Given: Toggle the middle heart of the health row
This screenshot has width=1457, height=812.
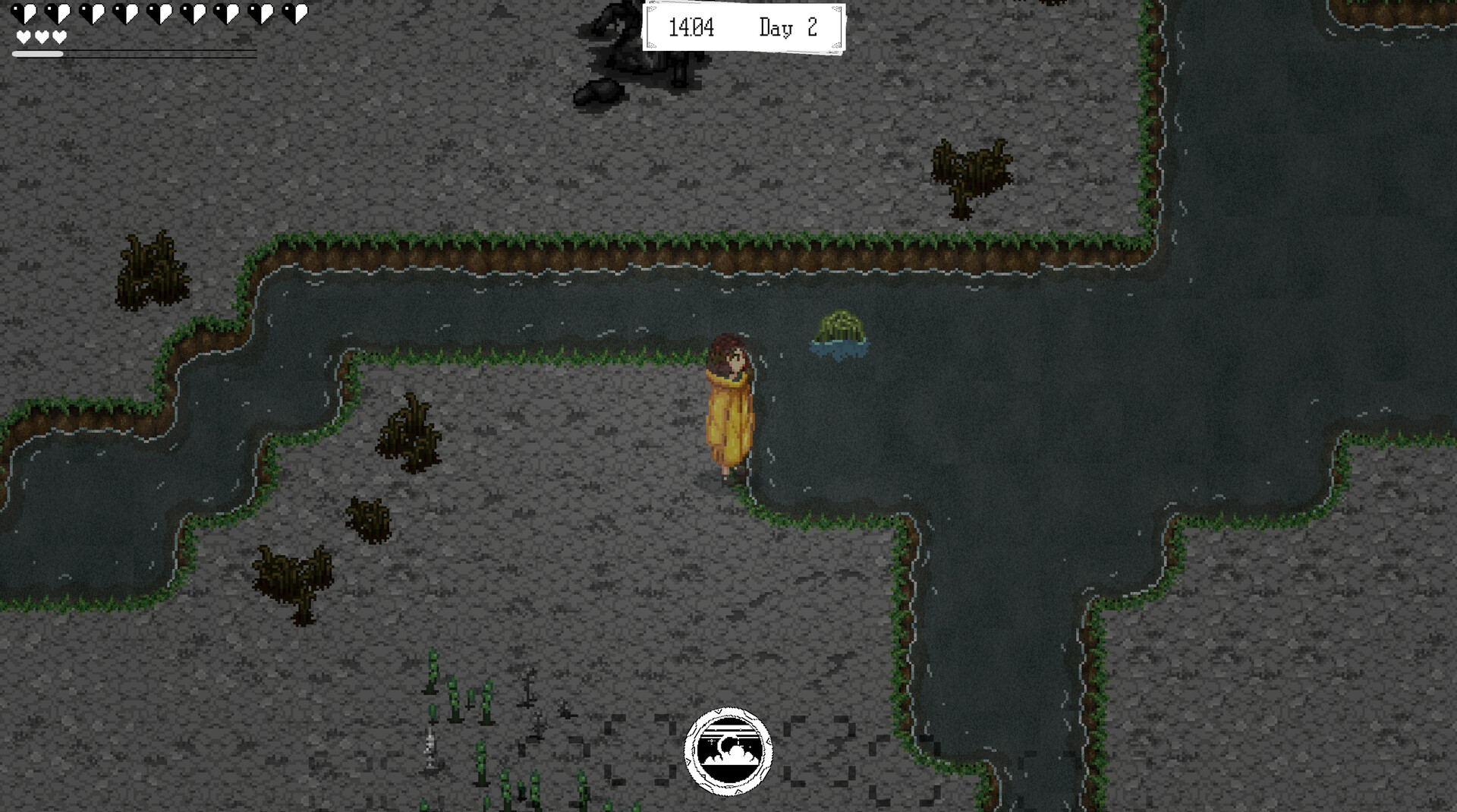Looking at the screenshot, I should point(160,13).
